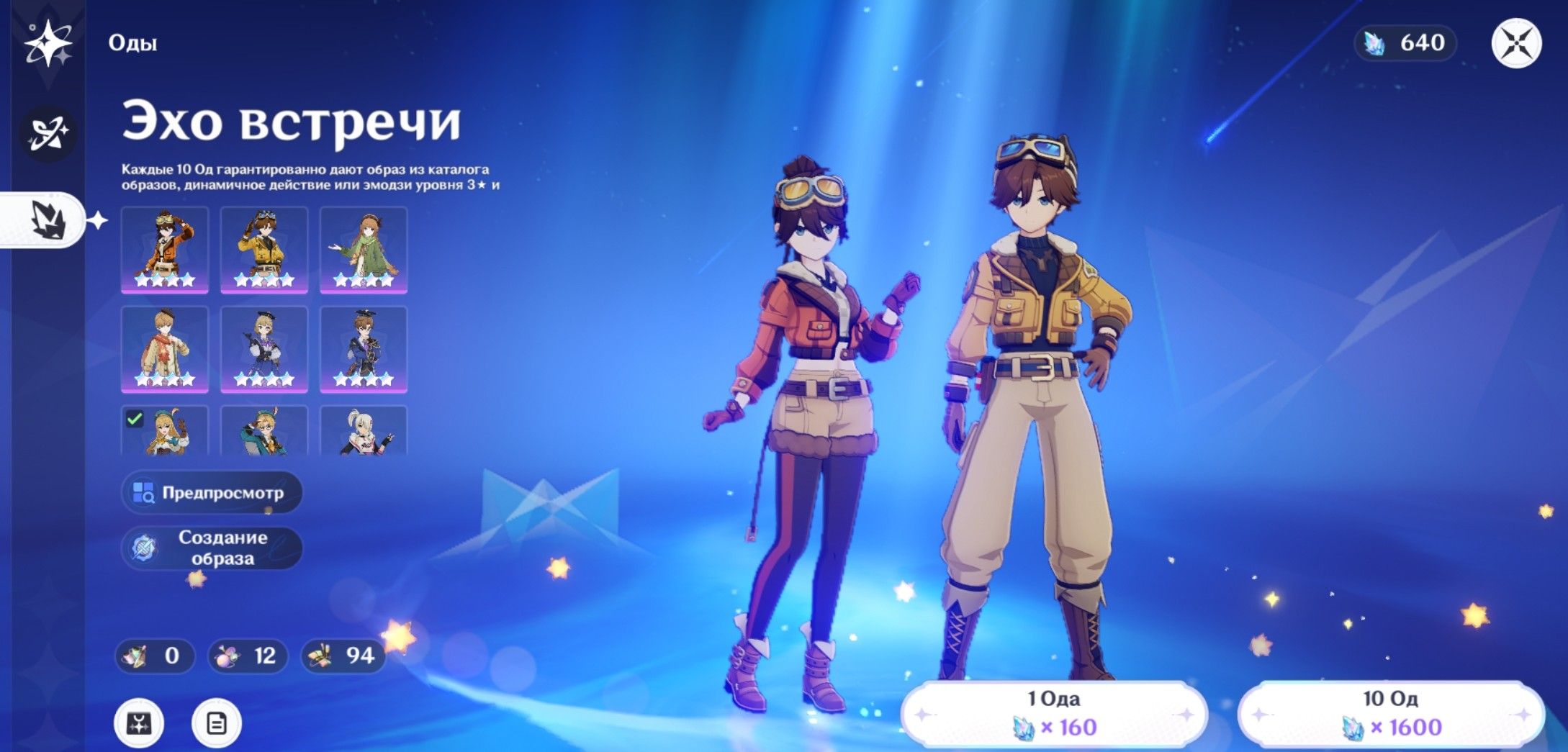Switch to the top star sidebar tab
Screen dimensions: 1568x752
click(x=48, y=43)
